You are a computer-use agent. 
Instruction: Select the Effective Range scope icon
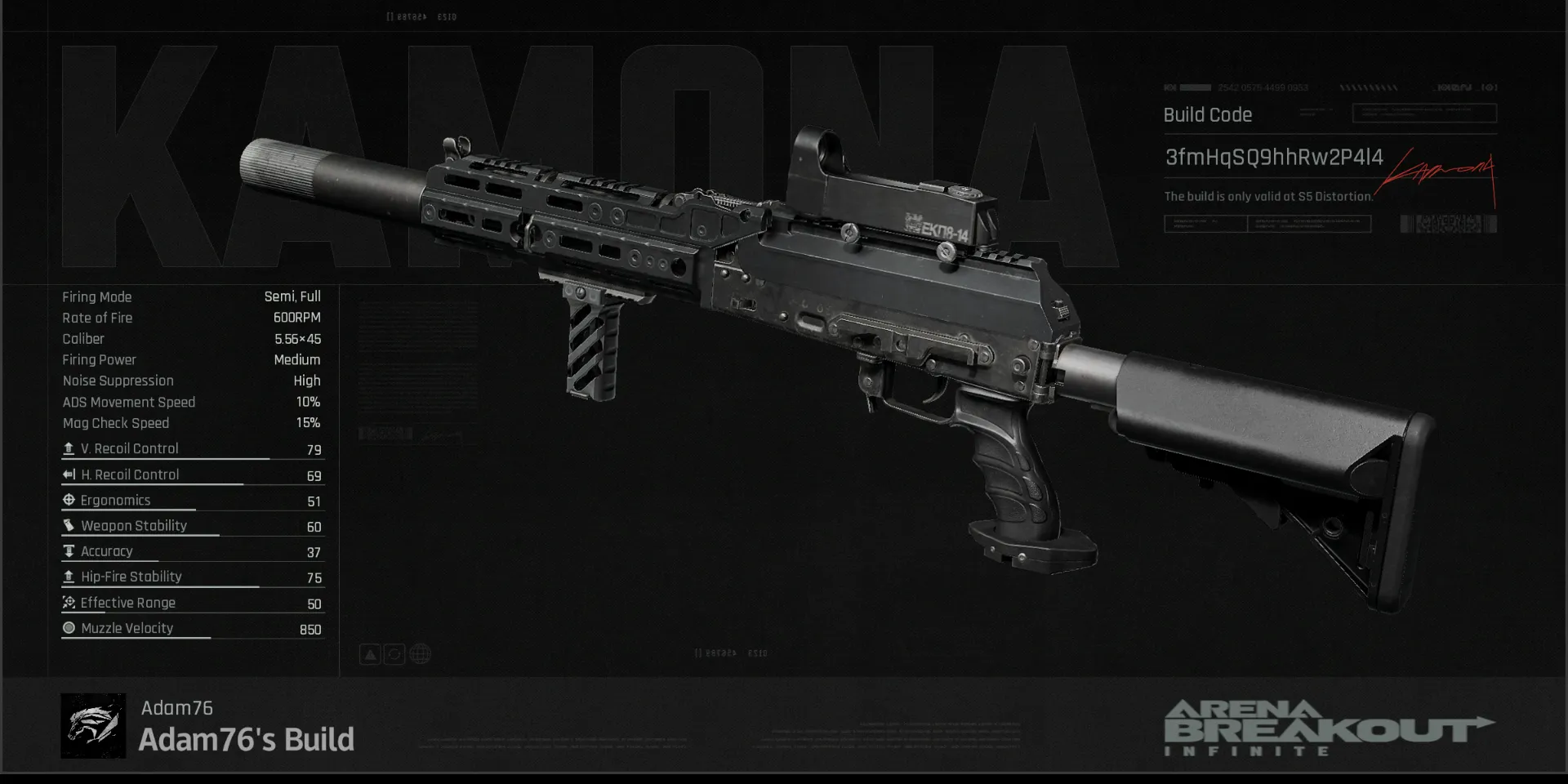tap(69, 602)
